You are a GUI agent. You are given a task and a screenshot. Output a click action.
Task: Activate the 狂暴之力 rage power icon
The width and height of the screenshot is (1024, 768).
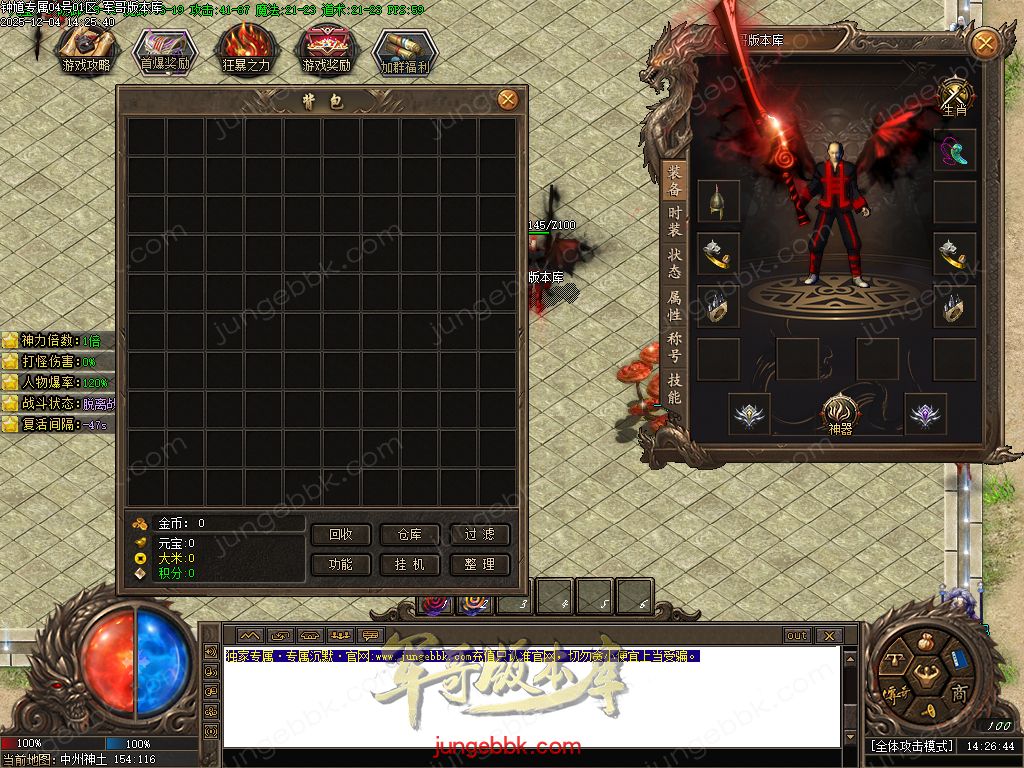click(246, 51)
